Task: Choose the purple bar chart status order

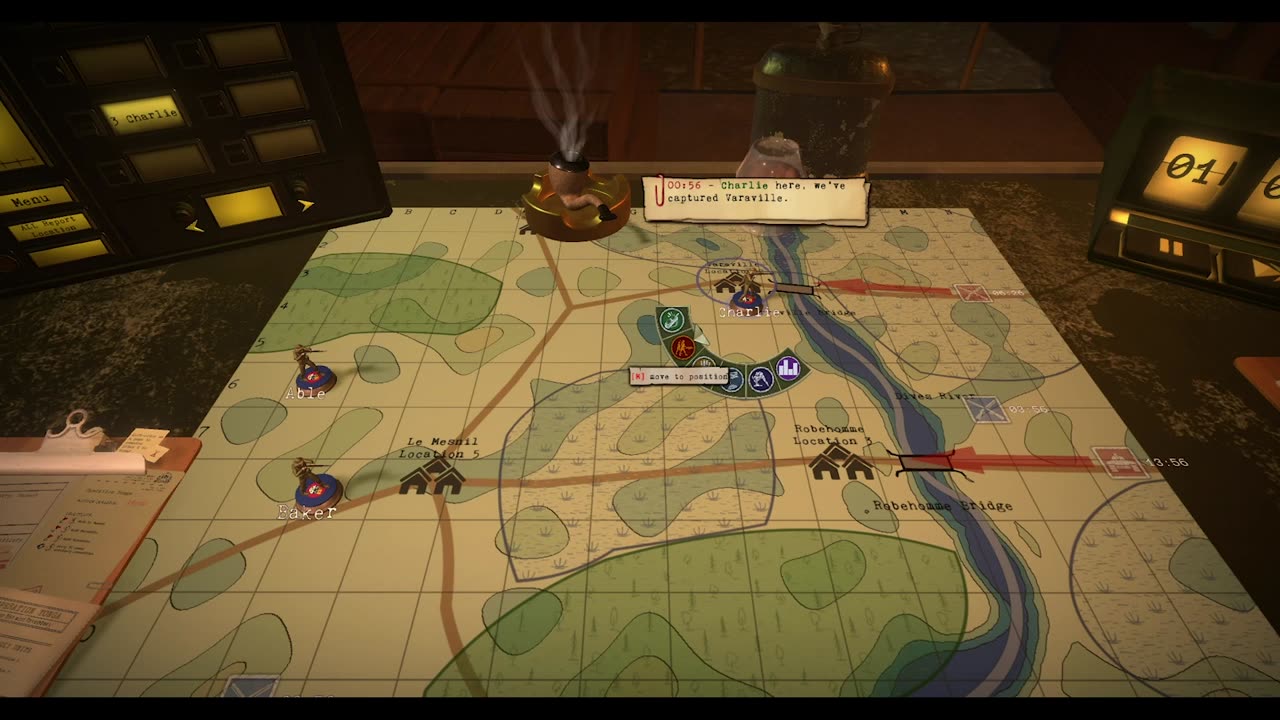Action: click(788, 369)
